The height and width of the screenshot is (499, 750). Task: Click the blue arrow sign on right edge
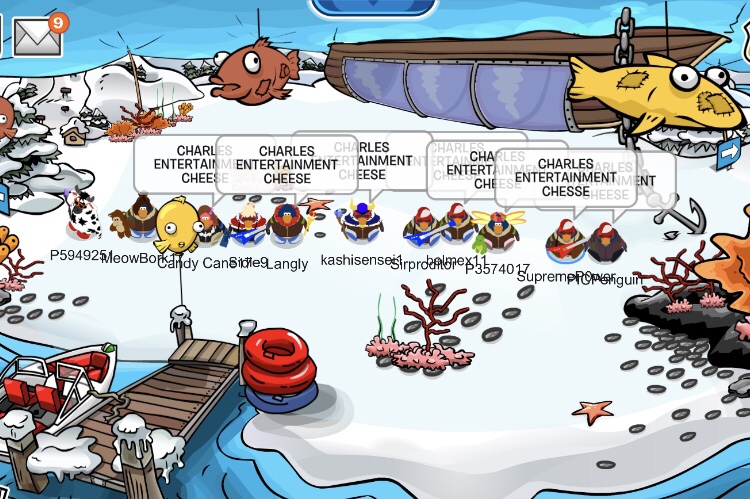(x=728, y=152)
